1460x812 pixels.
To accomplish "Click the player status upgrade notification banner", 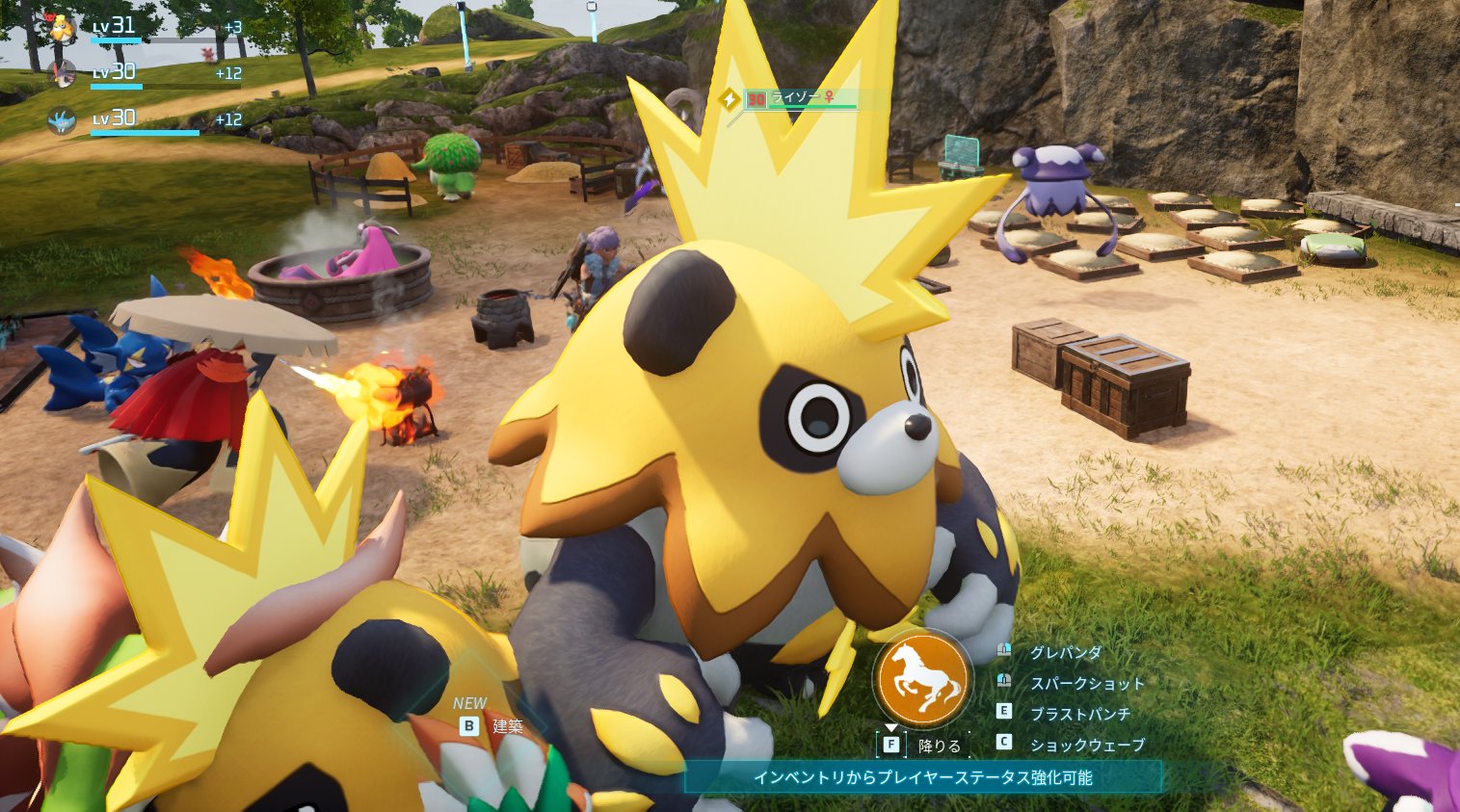I will pos(922,777).
